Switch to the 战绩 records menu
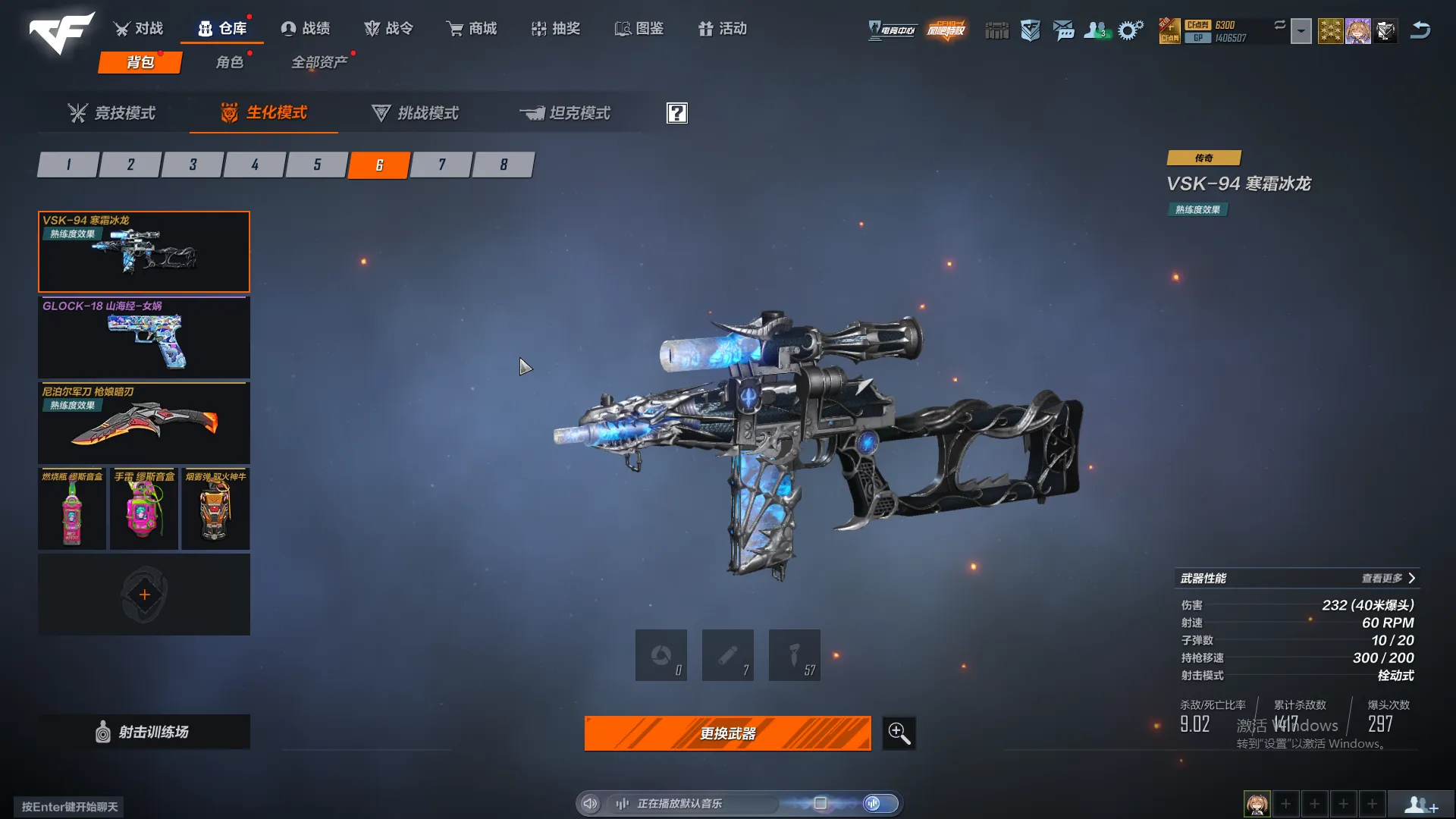The height and width of the screenshot is (819, 1456). point(306,29)
